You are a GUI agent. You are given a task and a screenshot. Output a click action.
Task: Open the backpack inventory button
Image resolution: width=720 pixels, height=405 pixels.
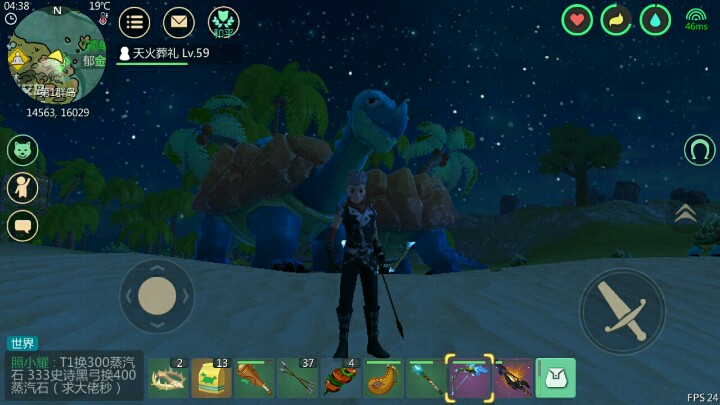point(555,378)
